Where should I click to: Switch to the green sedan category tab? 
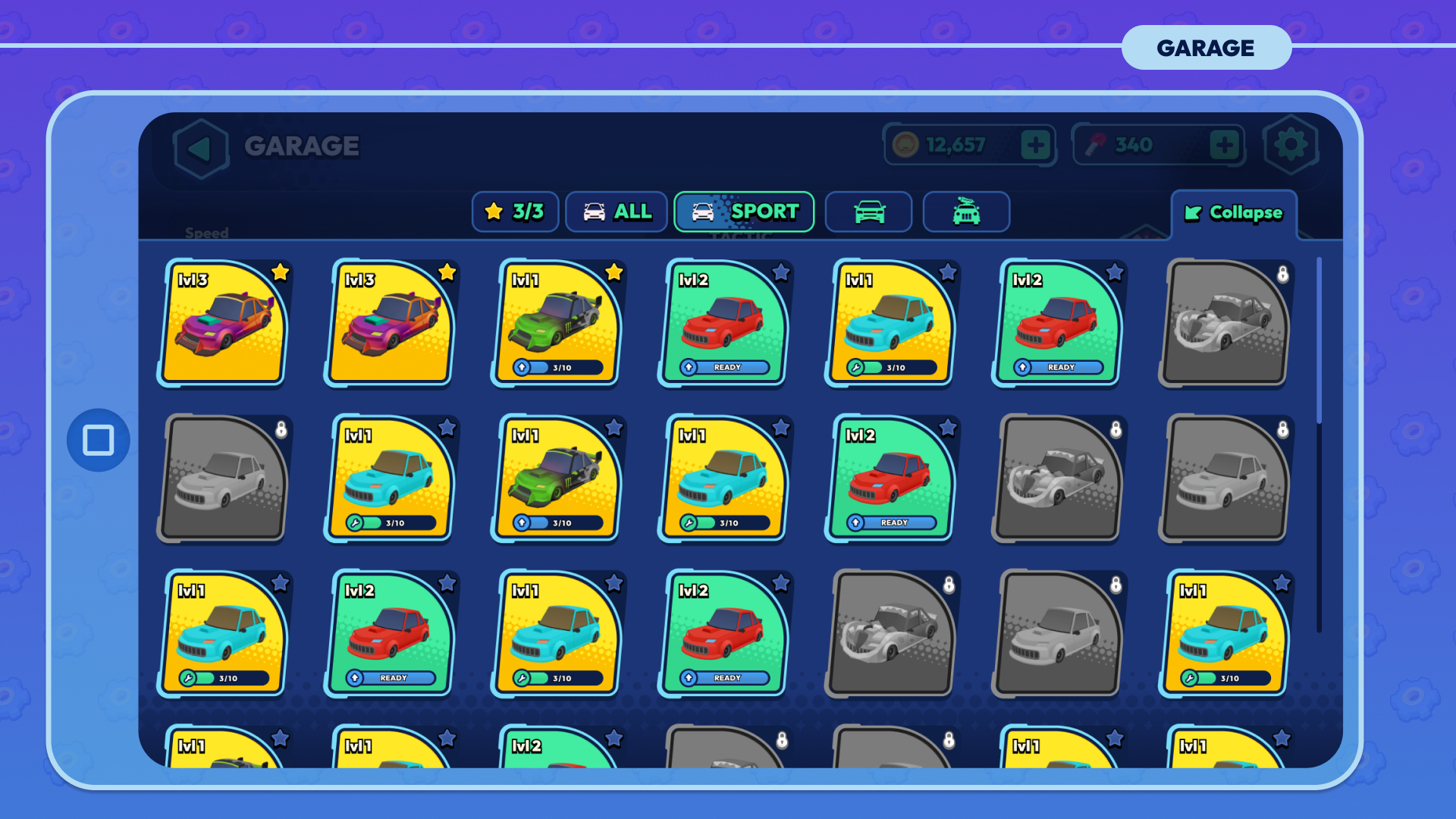click(868, 212)
